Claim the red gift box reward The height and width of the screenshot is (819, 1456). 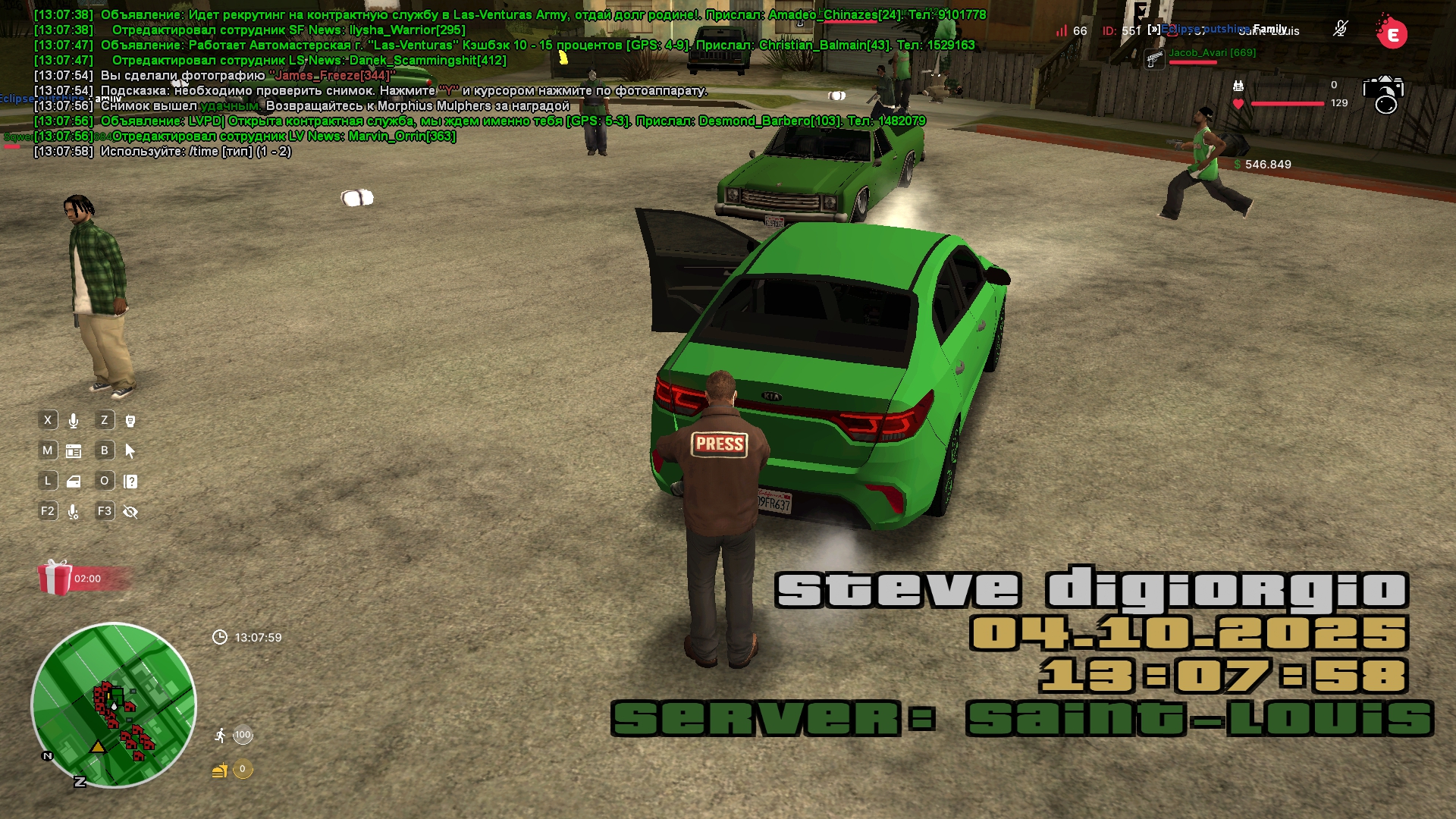(55, 578)
